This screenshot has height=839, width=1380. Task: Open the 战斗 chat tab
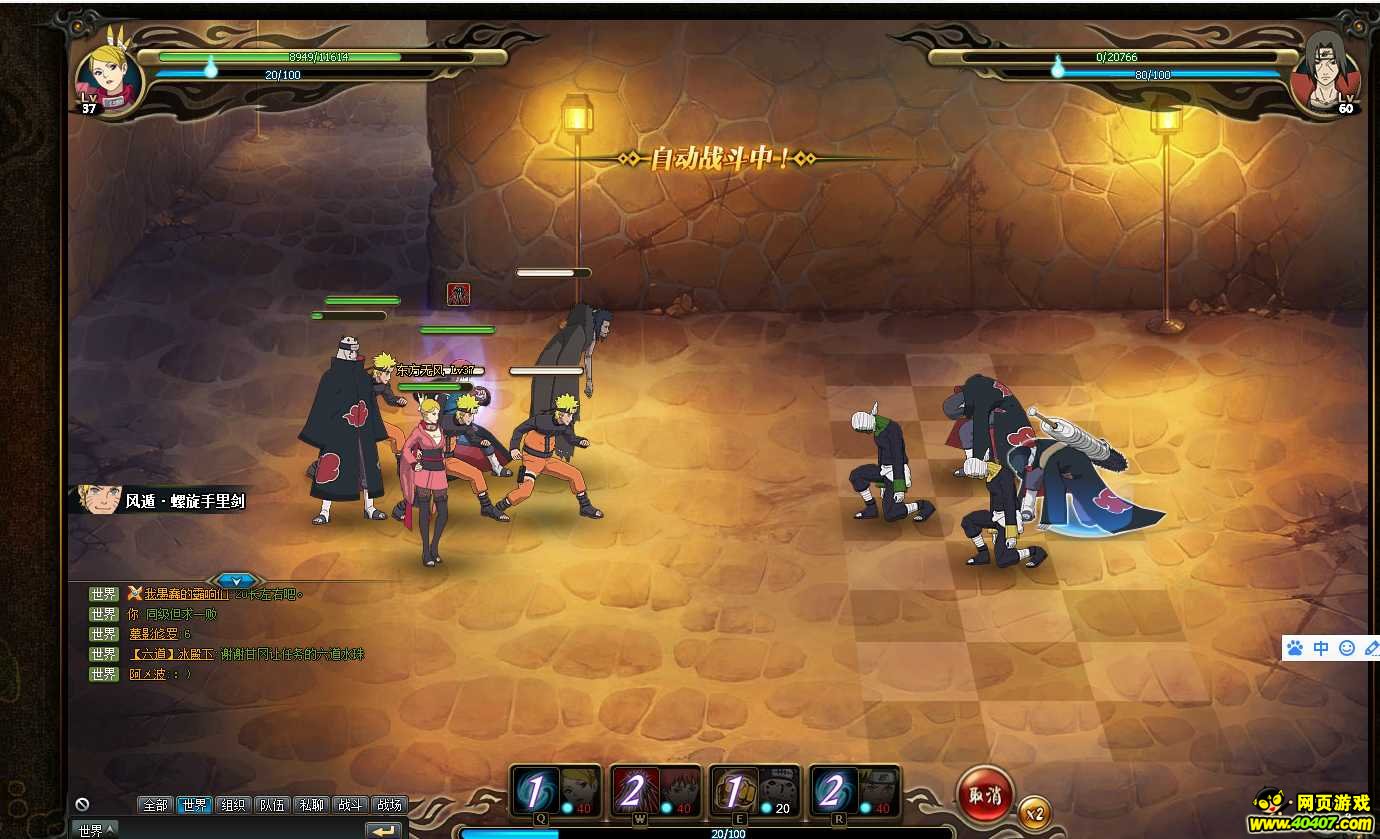350,805
